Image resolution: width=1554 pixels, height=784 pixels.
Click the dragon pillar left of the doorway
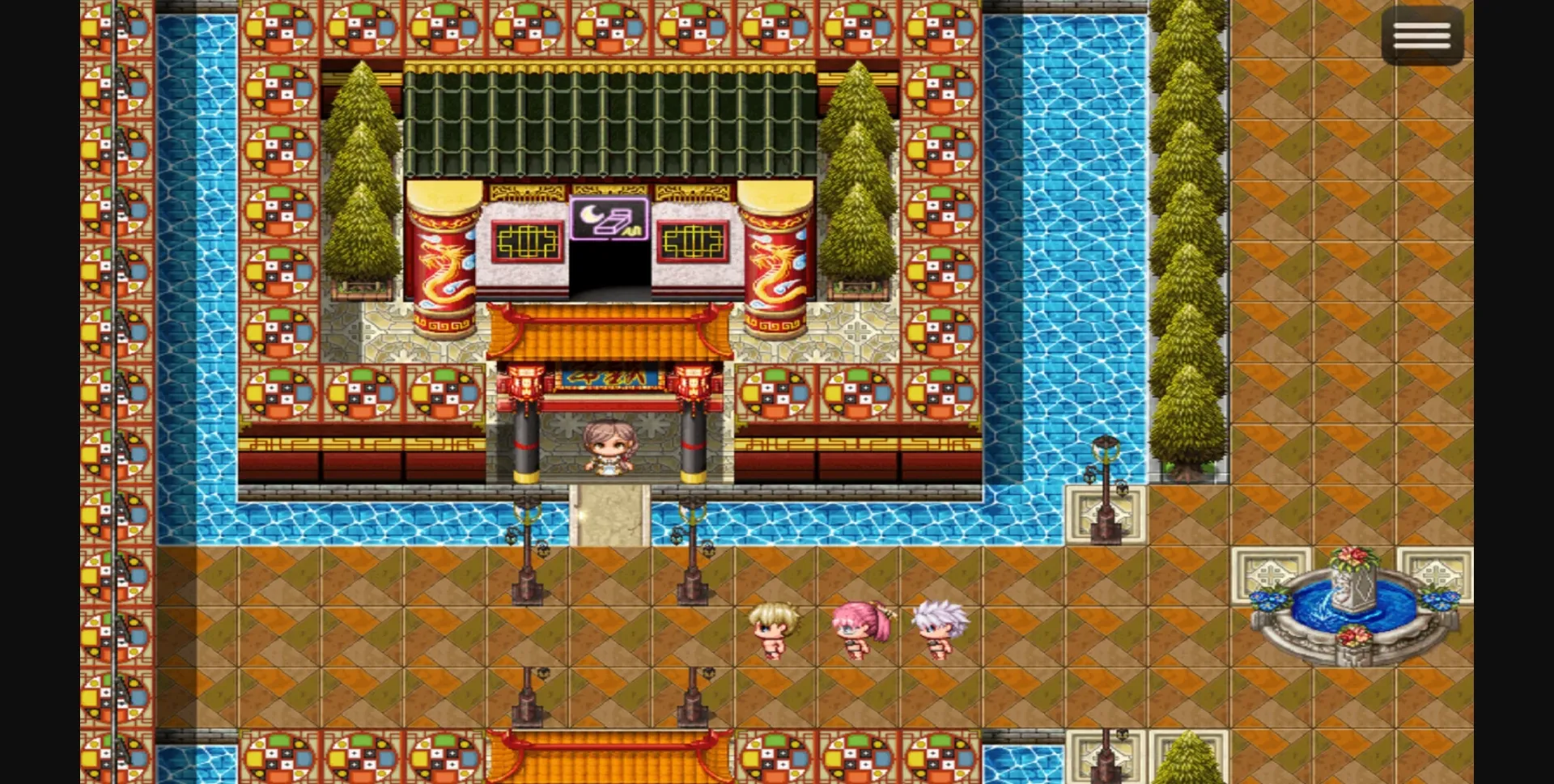click(441, 259)
